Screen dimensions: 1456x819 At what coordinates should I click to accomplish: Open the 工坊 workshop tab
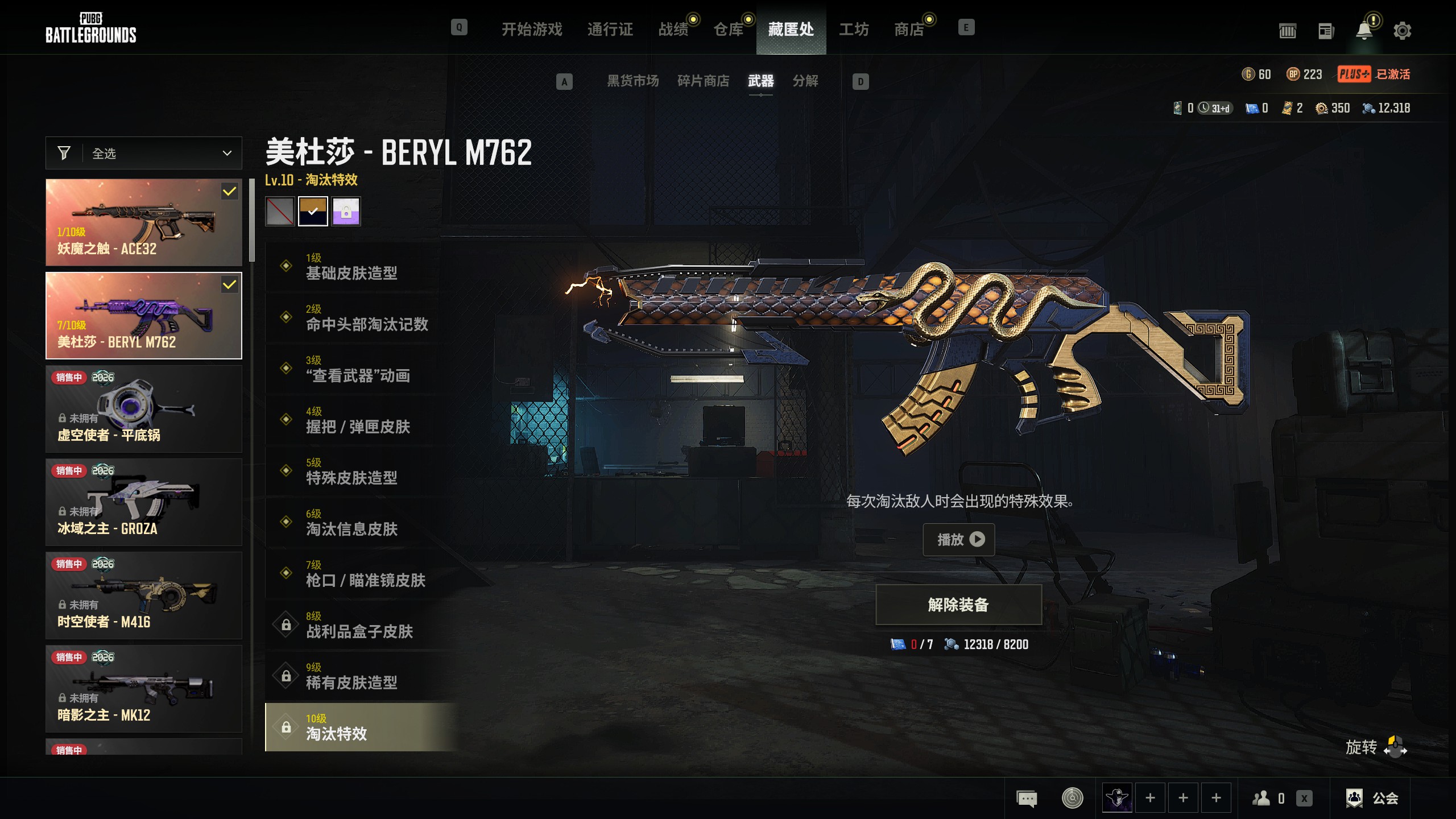tap(854, 29)
